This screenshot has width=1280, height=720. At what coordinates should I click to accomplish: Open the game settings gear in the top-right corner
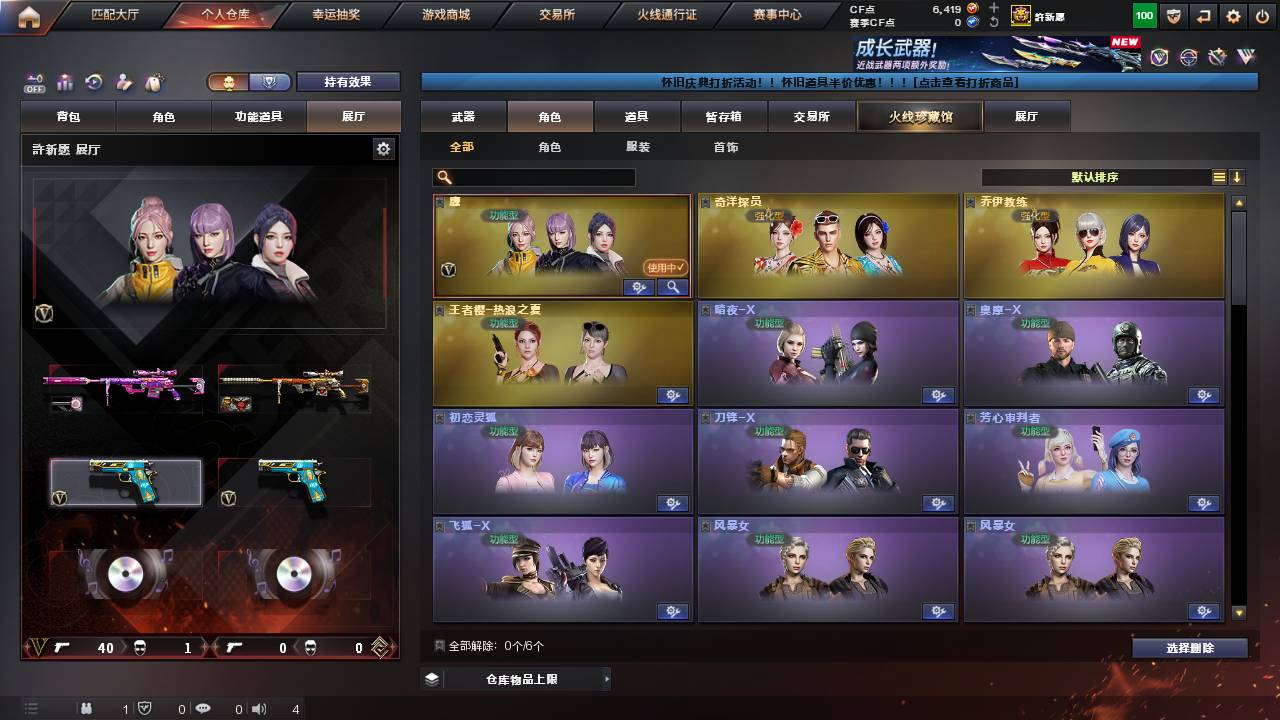tap(1232, 16)
